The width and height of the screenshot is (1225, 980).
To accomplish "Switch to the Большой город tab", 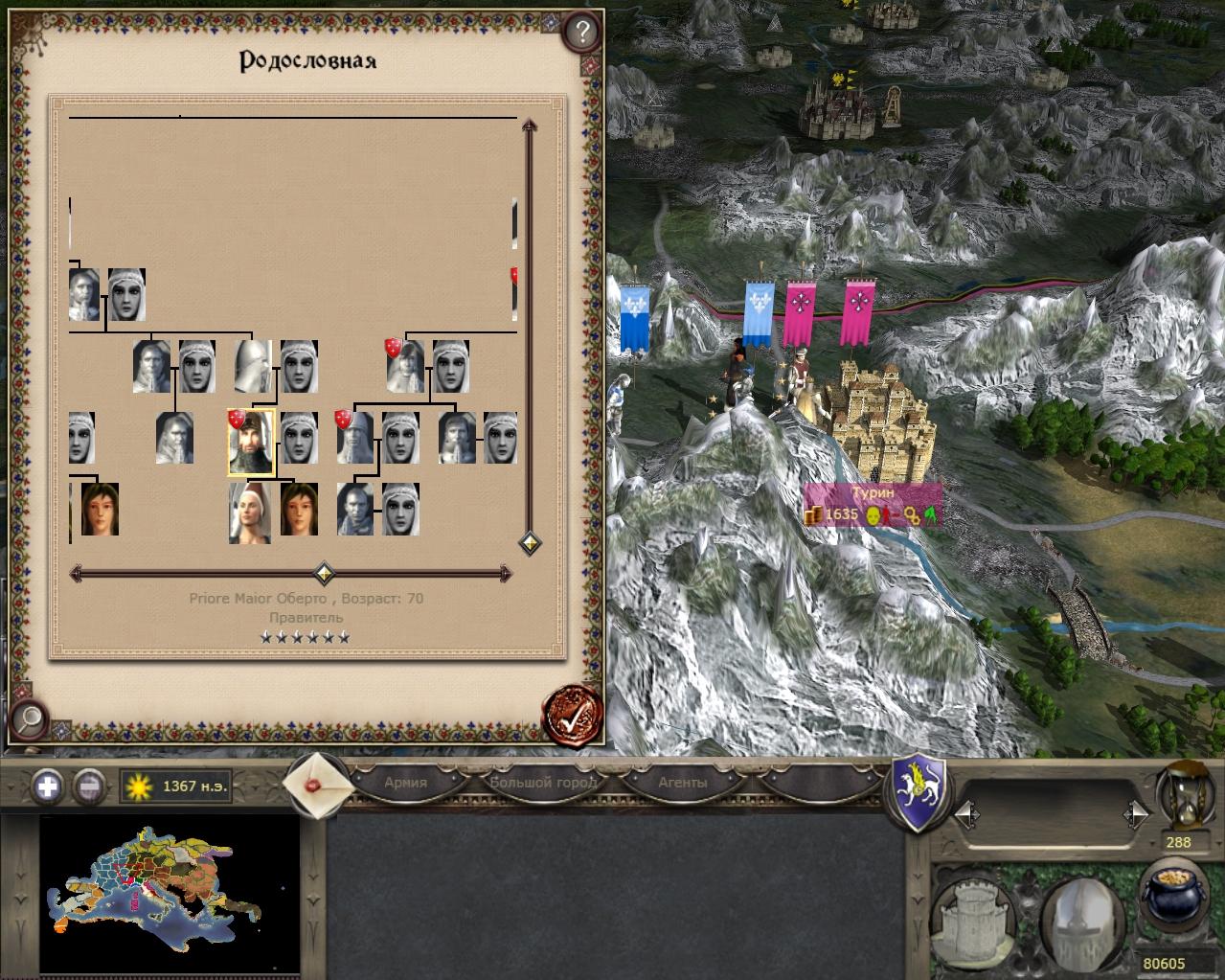I will 542,782.
